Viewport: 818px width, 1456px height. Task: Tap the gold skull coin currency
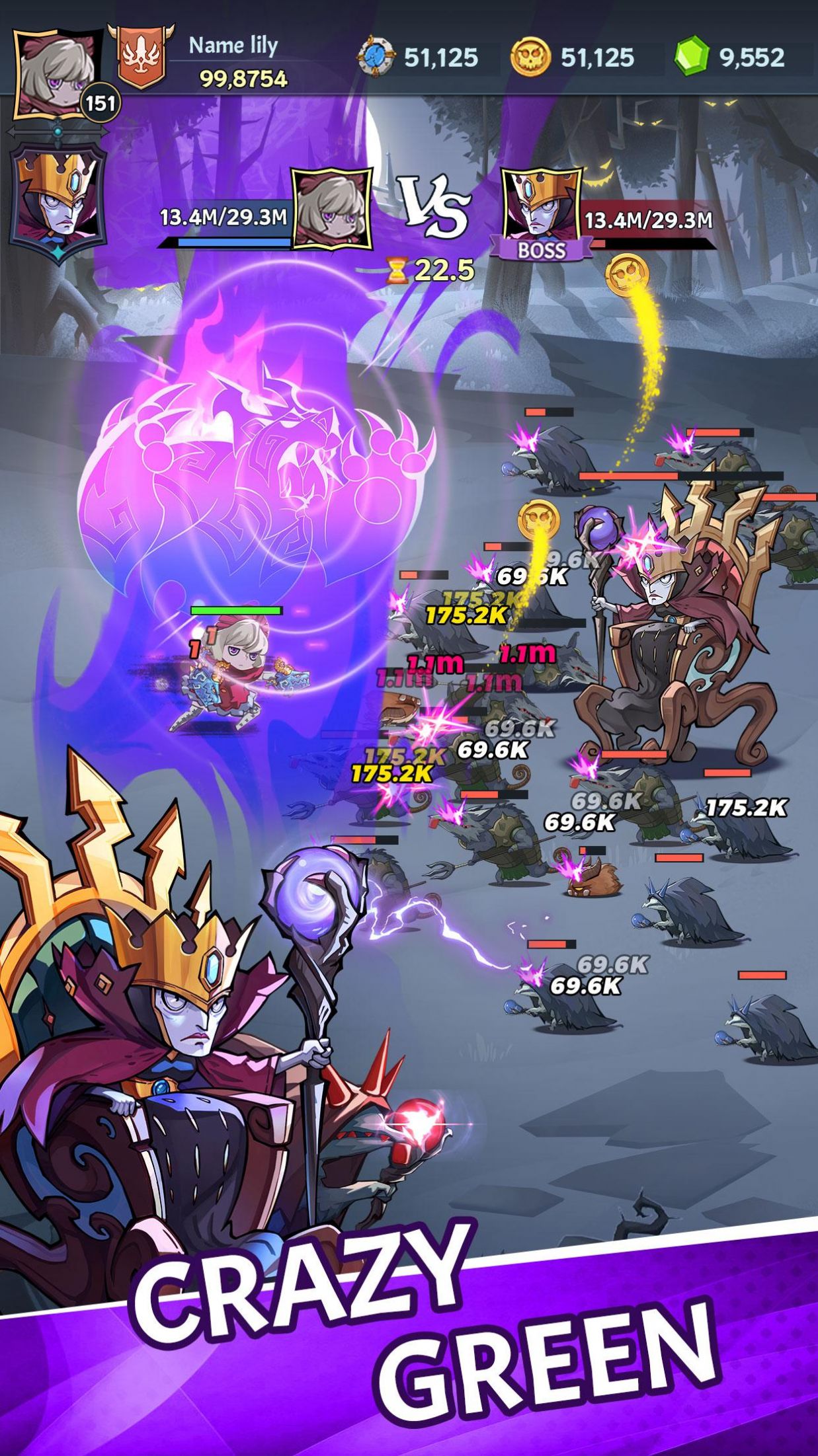point(530,57)
